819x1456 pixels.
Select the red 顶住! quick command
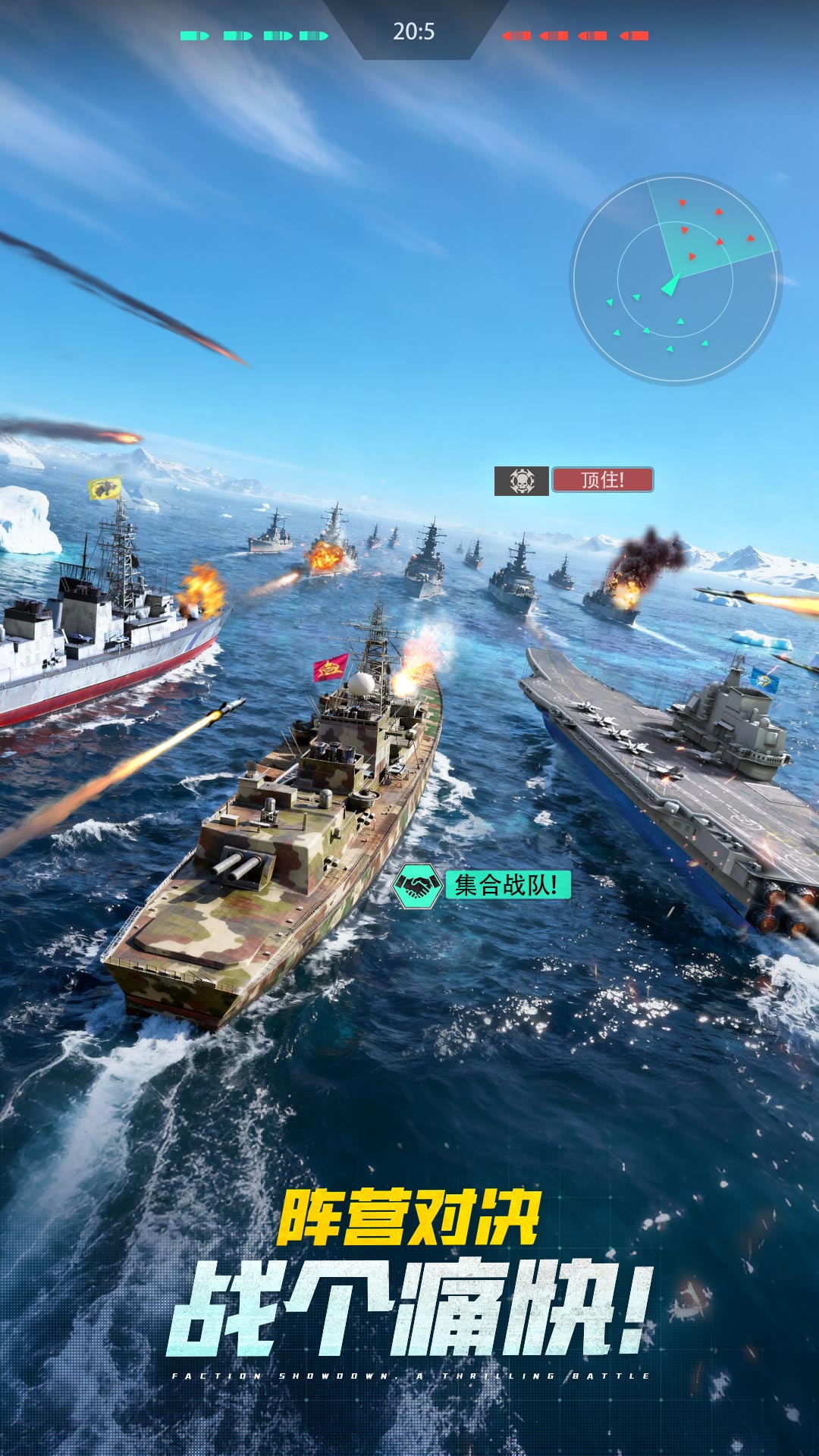point(603,480)
